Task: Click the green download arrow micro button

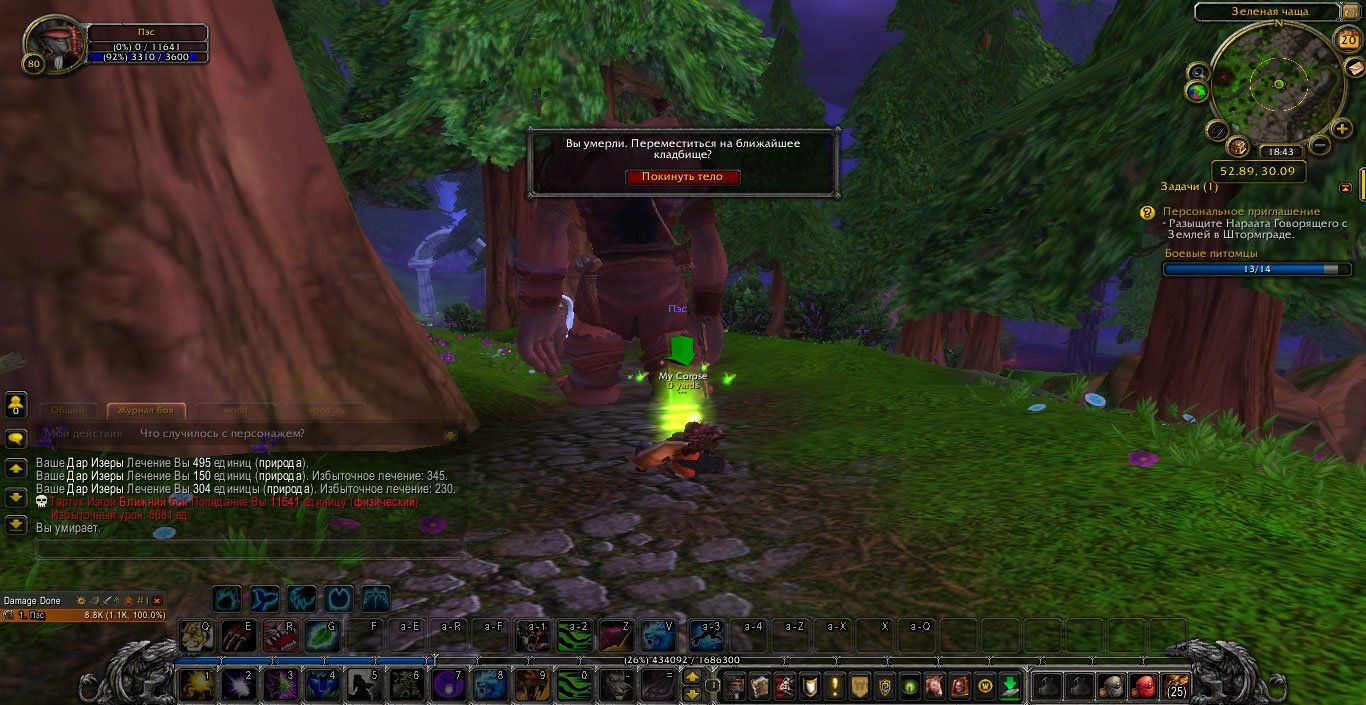Action: tap(1010, 687)
